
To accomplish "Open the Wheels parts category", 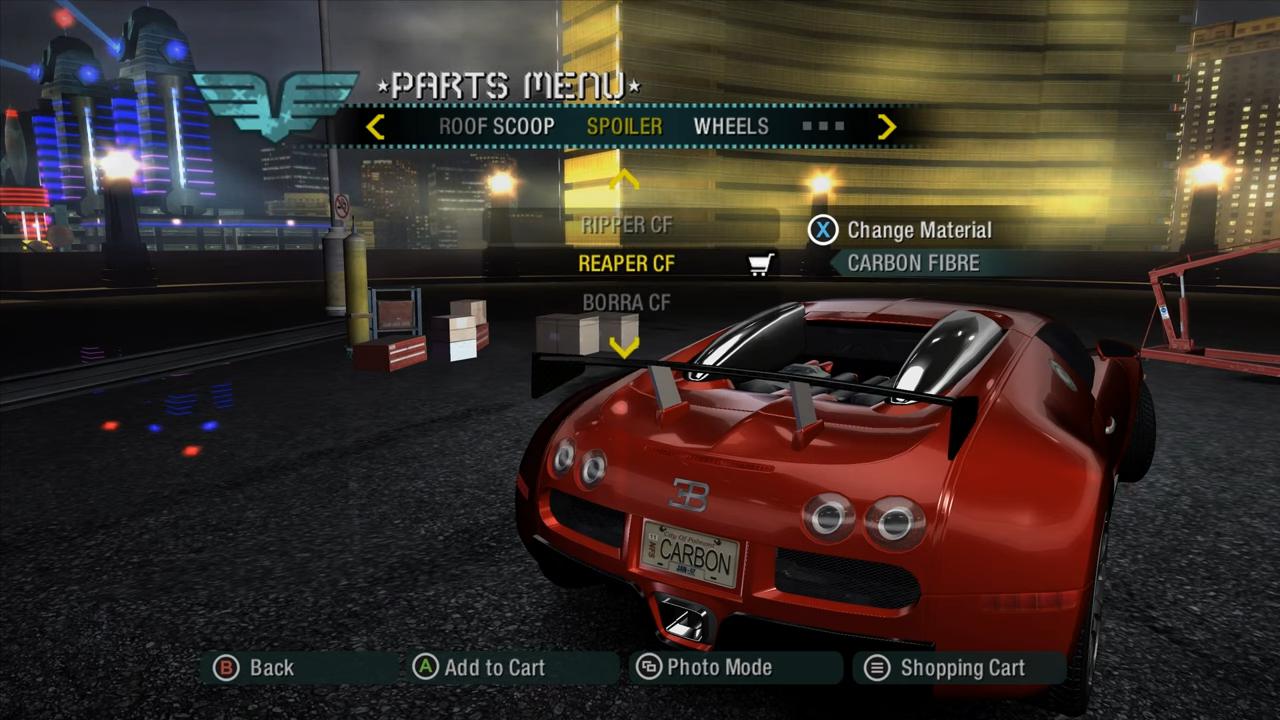I will click(731, 127).
